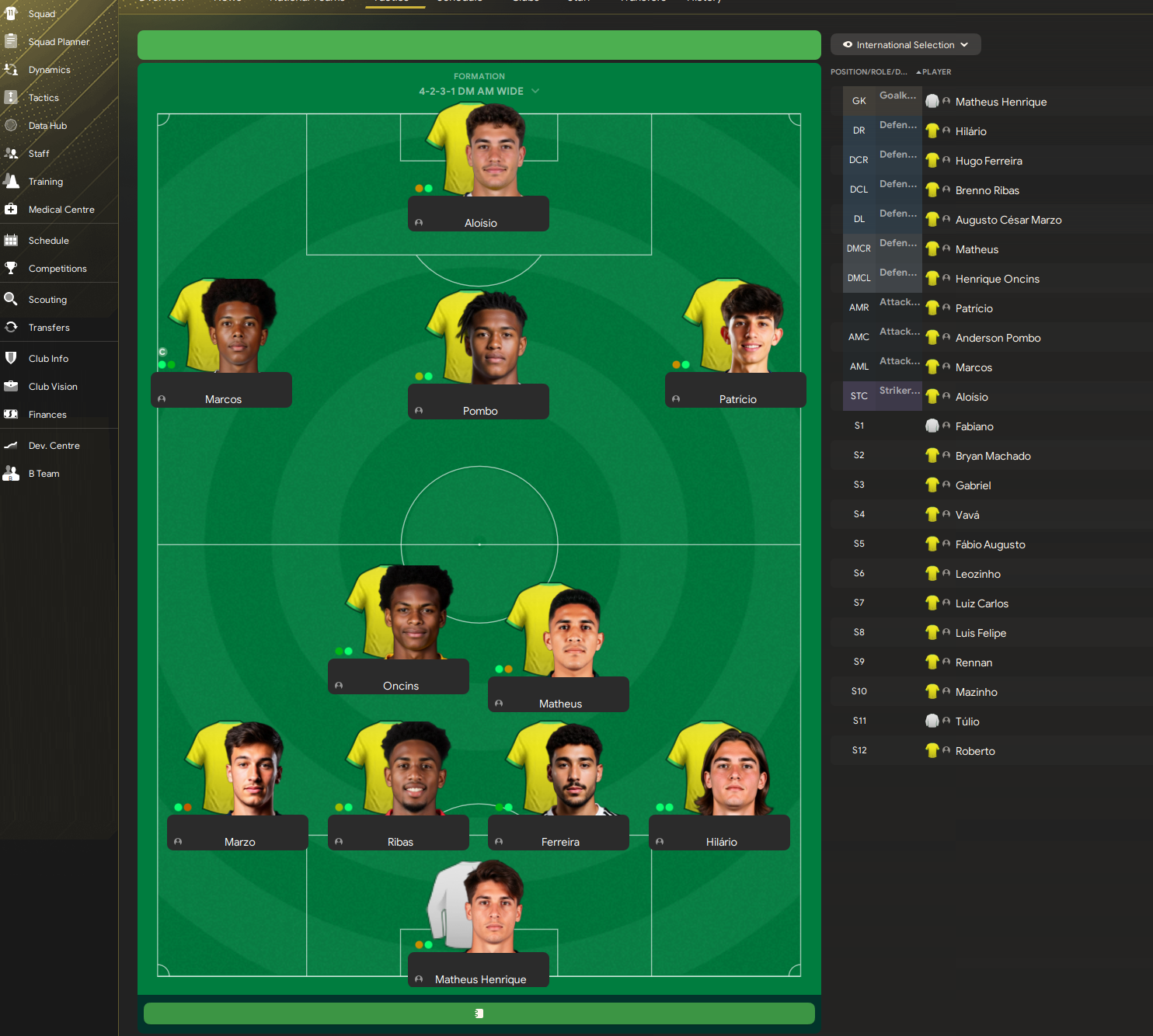Go to Transfers
Screen dimensions: 1153x1036
pos(49,328)
